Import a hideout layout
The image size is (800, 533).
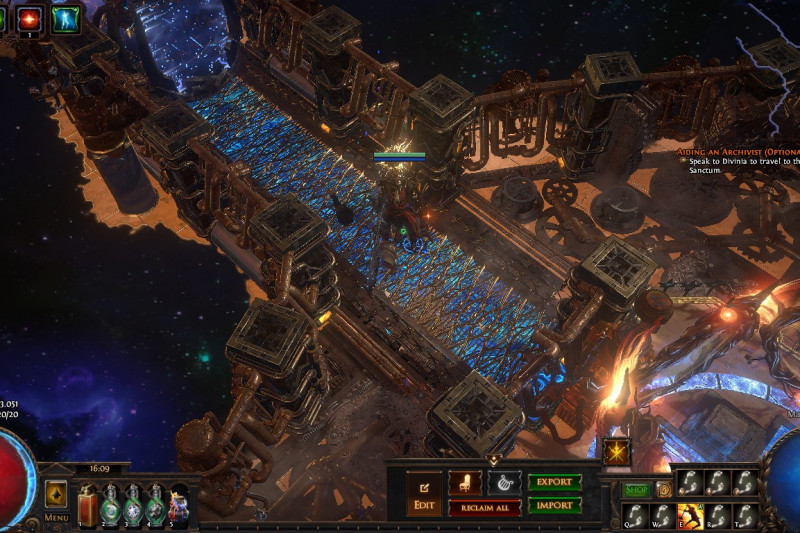pos(555,505)
